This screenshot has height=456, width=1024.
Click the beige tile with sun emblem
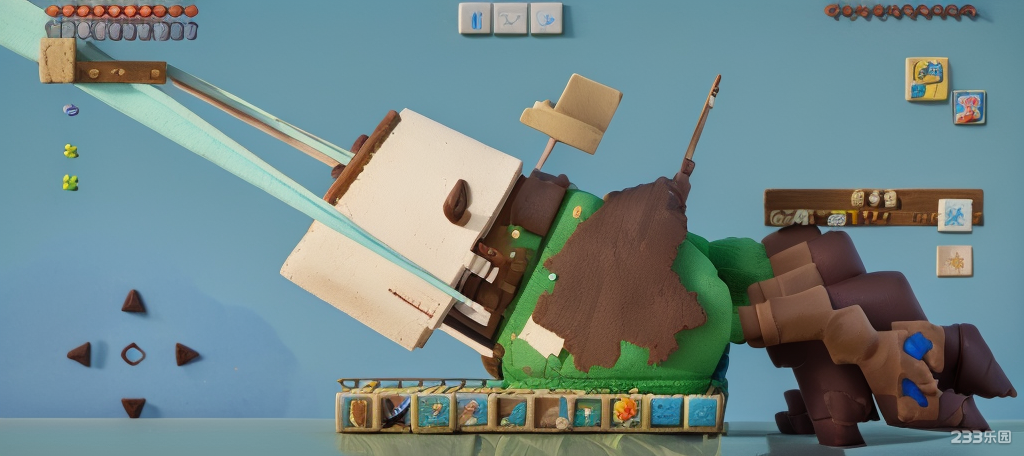pos(954,261)
